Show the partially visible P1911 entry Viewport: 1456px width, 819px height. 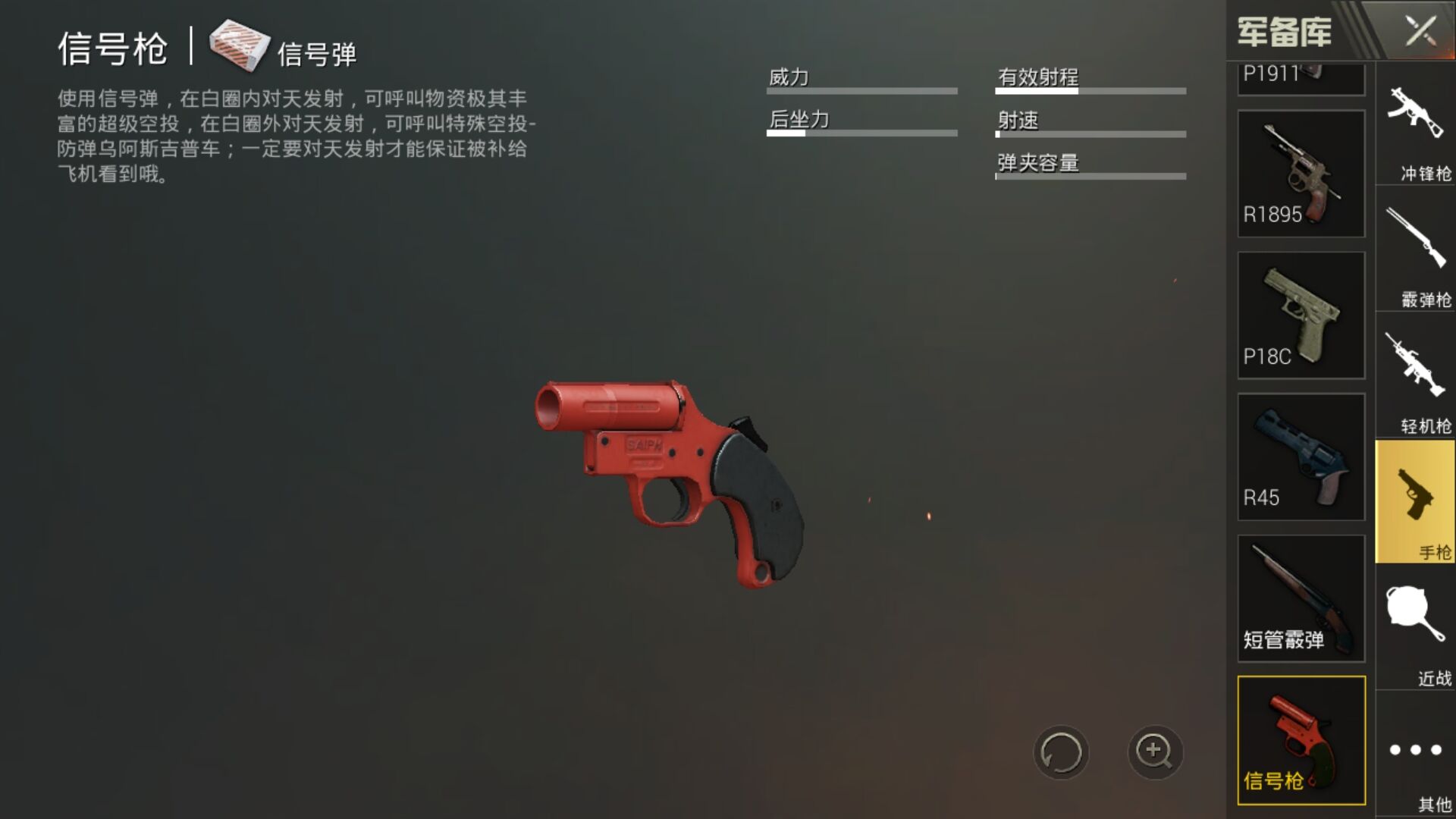pos(1301,79)
